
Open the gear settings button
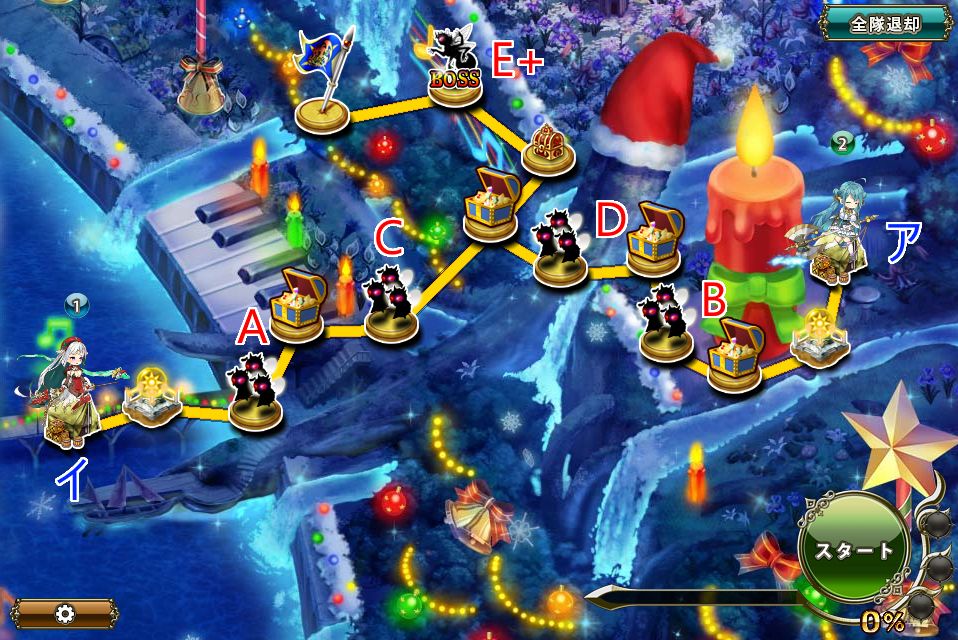point(64,612)
